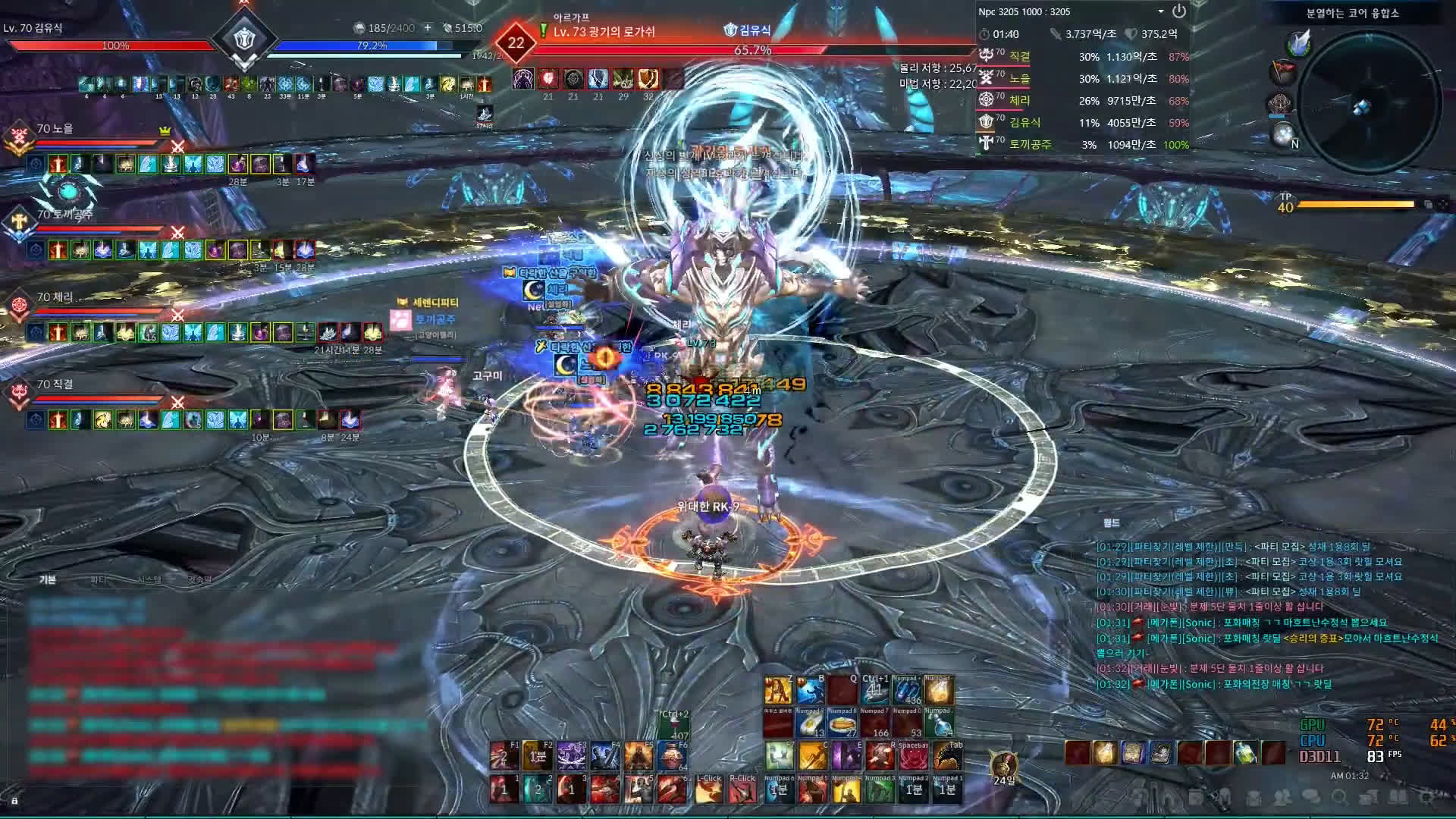The height and width of the screenshot is (819, 1456).
Task: Click the 24일 medal buff icon
Action: pos(1003,764)
